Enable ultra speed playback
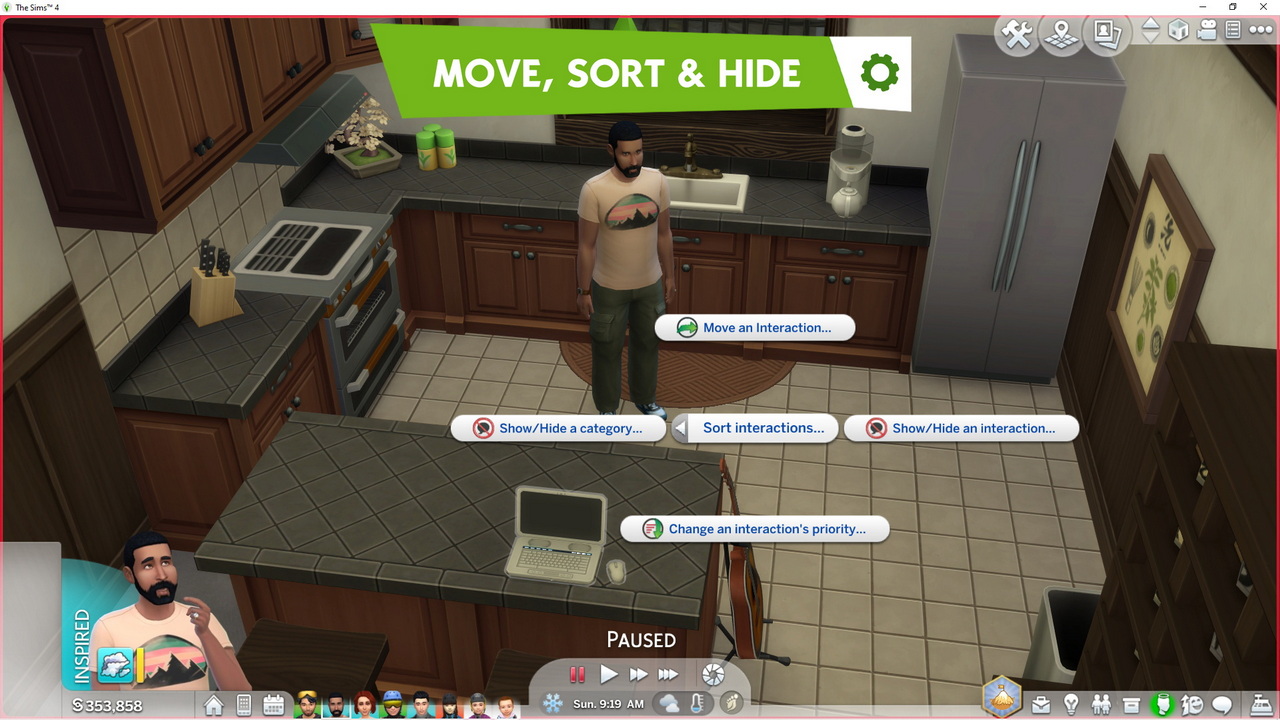Viewport: 1280px width, 720px height. [668, 674]
